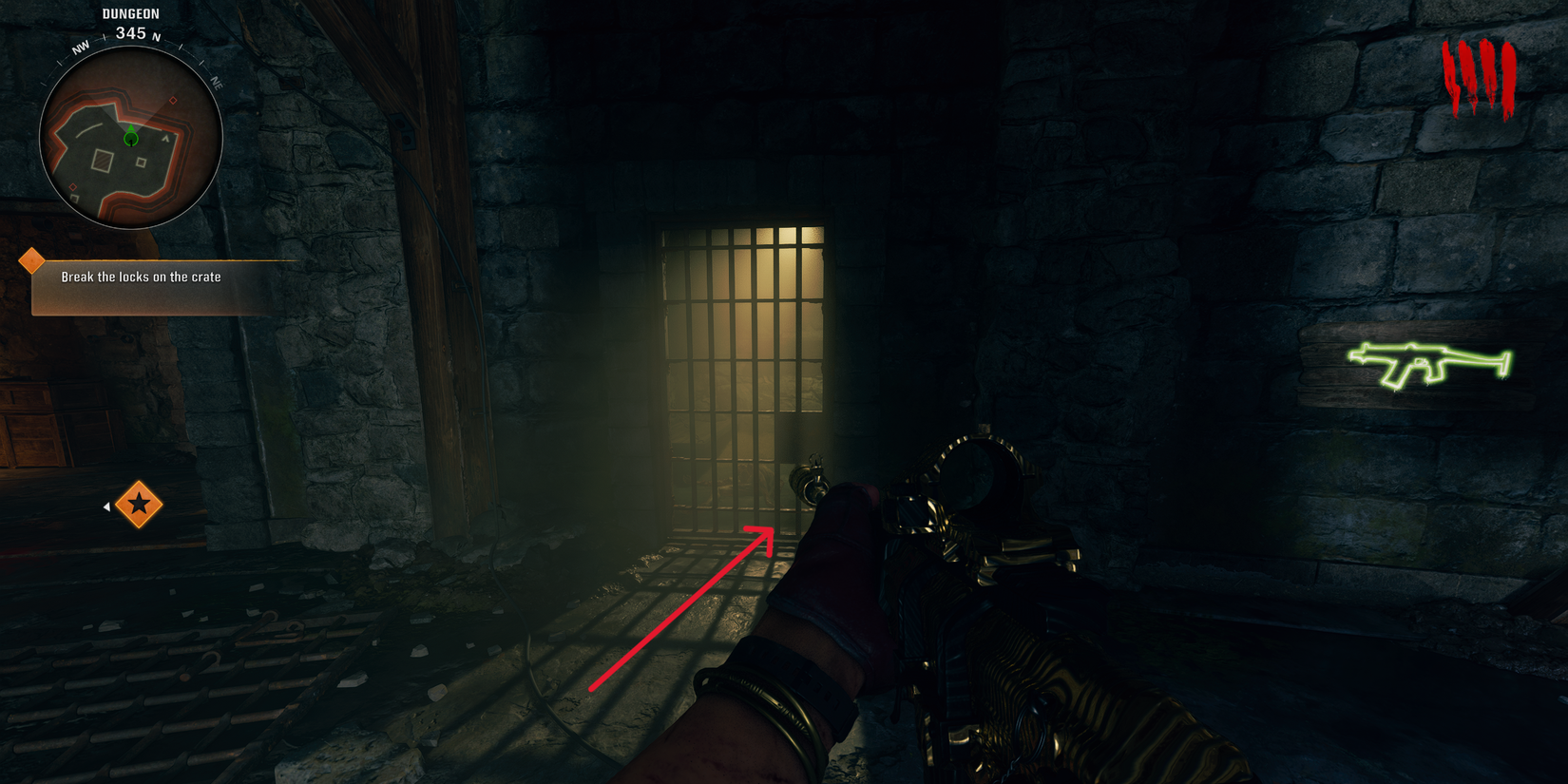This screenshot has width=1568, height=784.
Task: Click the N indicator on the compass
Action: pyautogui.click(x=155, y=36)
